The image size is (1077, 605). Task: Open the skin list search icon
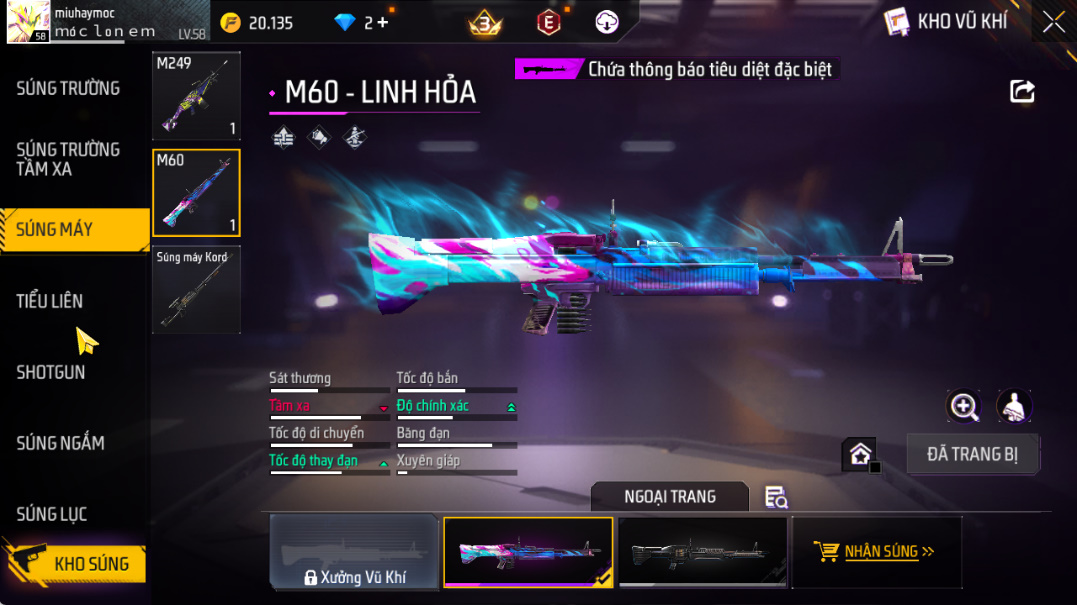[x=776, y=497]
